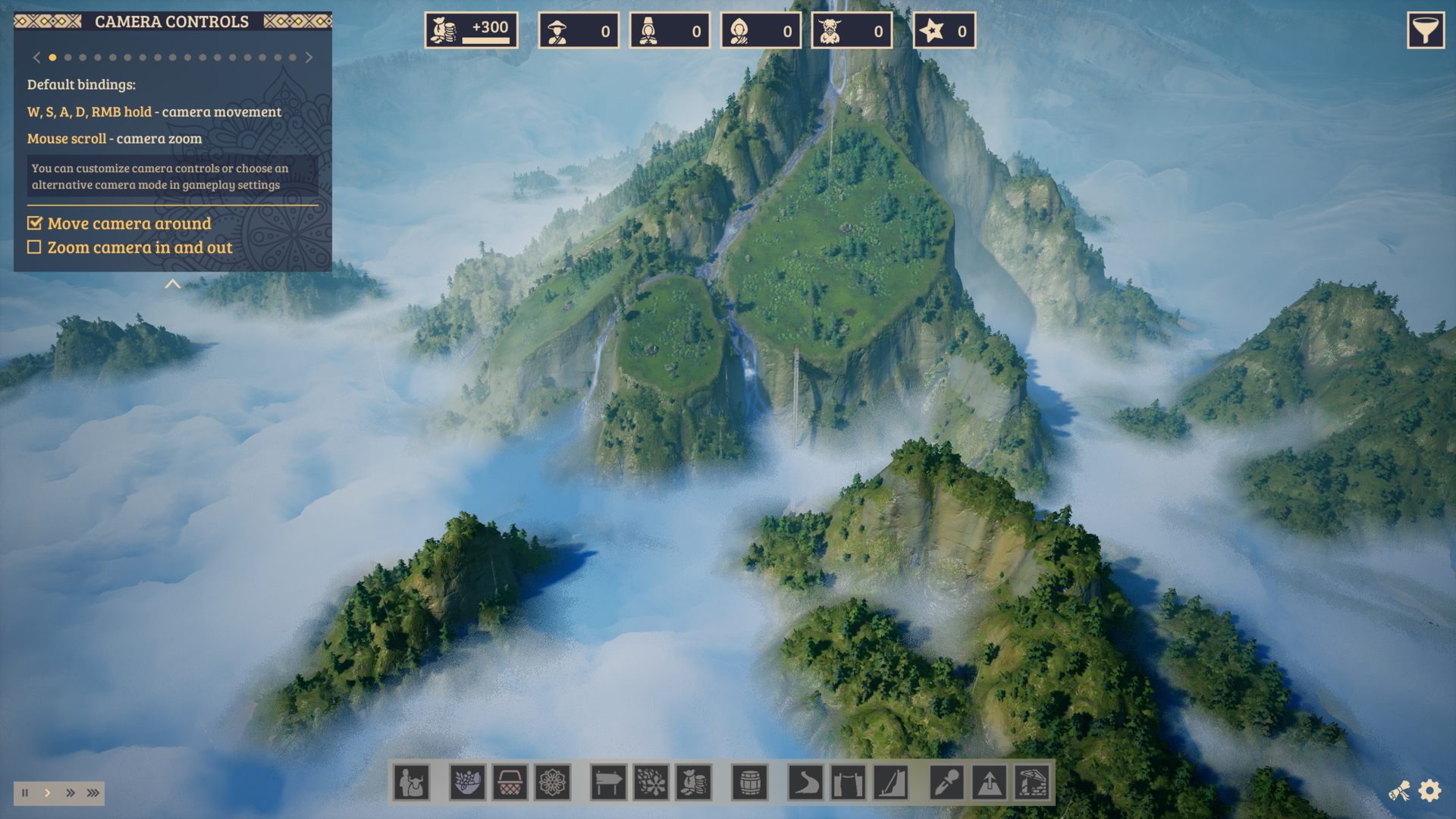Activate the eyedropper tool
Viewport: 1456px width, 819px height.
point(946,782)
